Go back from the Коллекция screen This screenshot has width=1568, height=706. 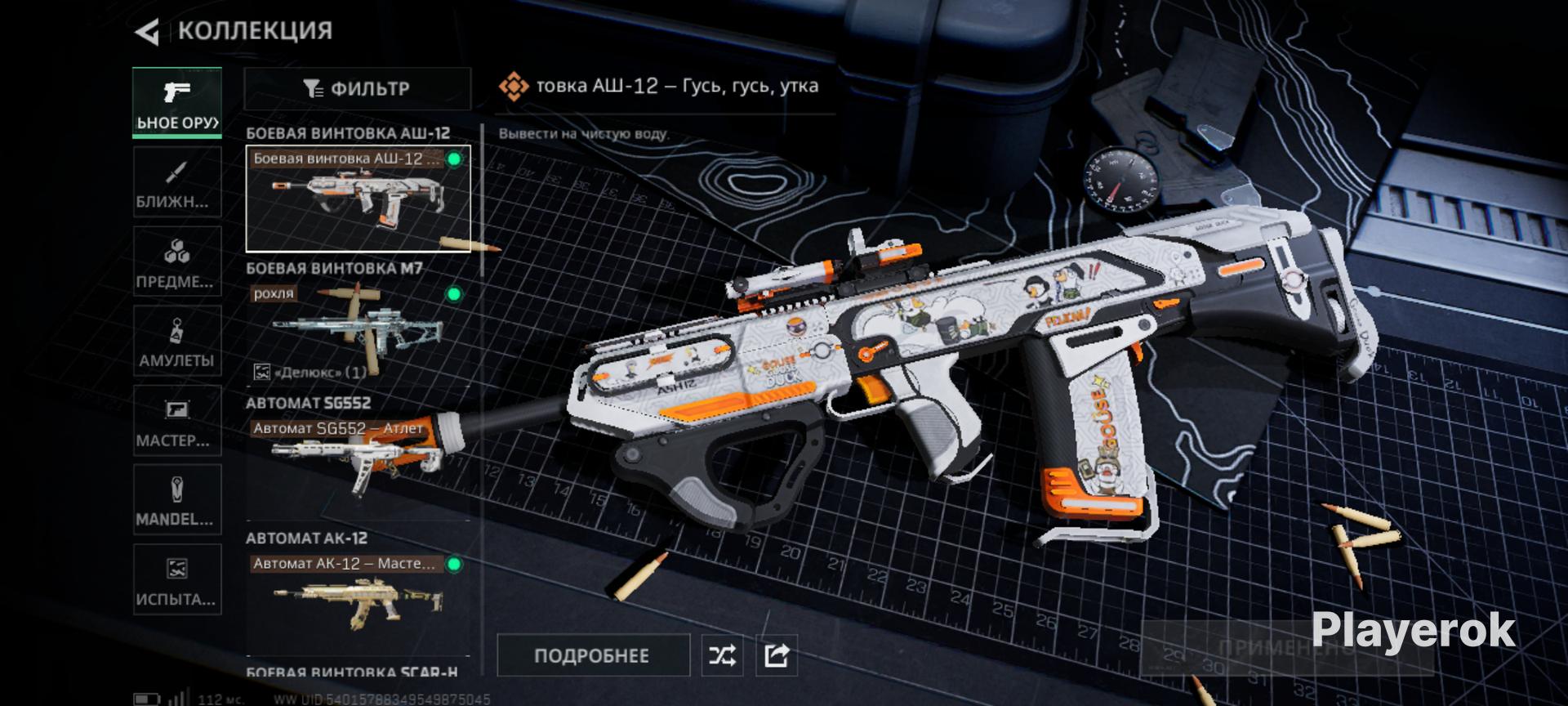[x=148, y=32]
